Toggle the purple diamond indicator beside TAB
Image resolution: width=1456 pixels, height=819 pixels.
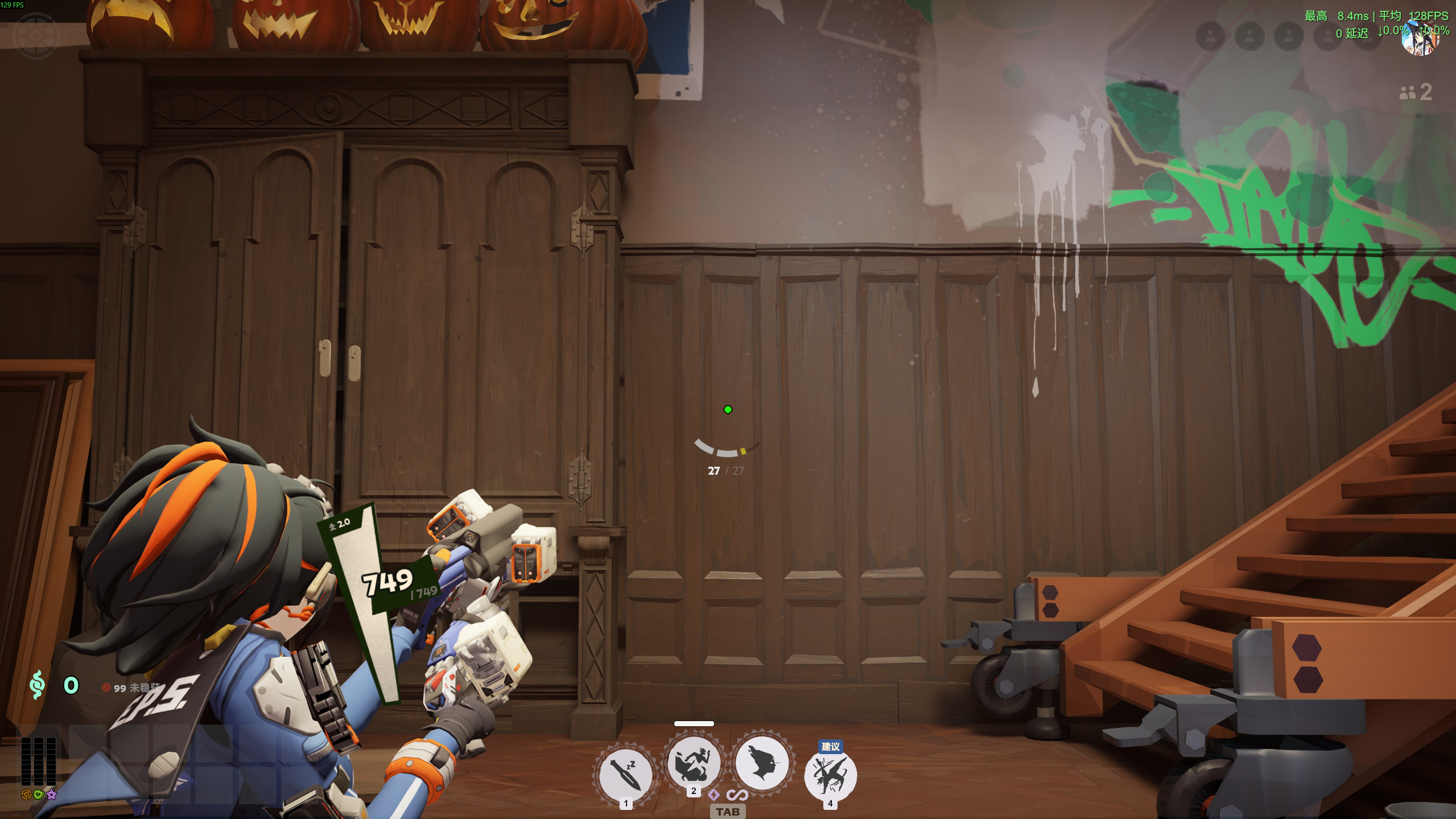click(x=714, y=796)
